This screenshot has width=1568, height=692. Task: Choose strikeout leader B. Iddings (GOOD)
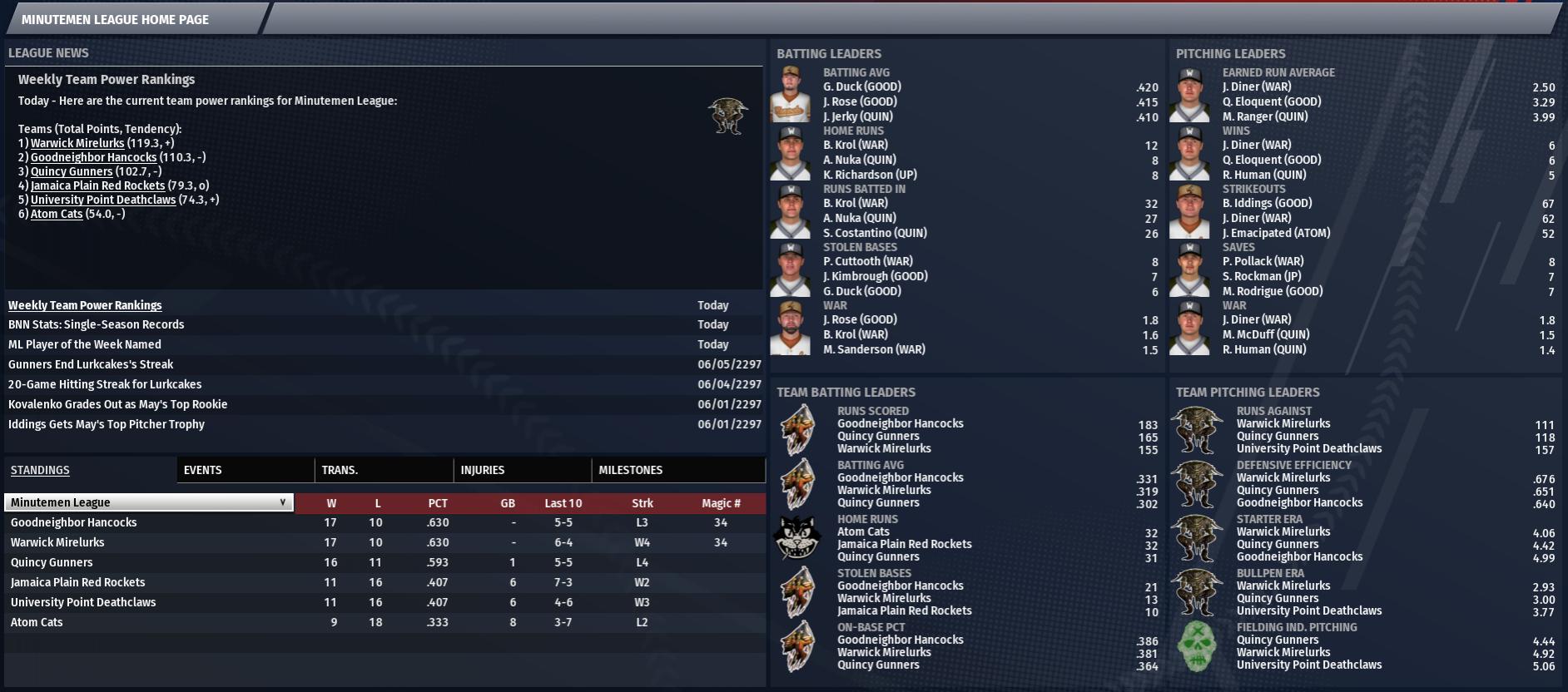1267,203
